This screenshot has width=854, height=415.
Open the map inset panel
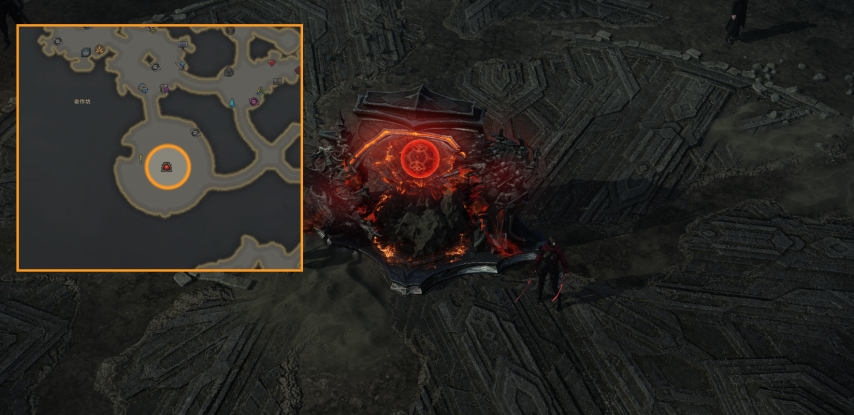pos(160,148)
